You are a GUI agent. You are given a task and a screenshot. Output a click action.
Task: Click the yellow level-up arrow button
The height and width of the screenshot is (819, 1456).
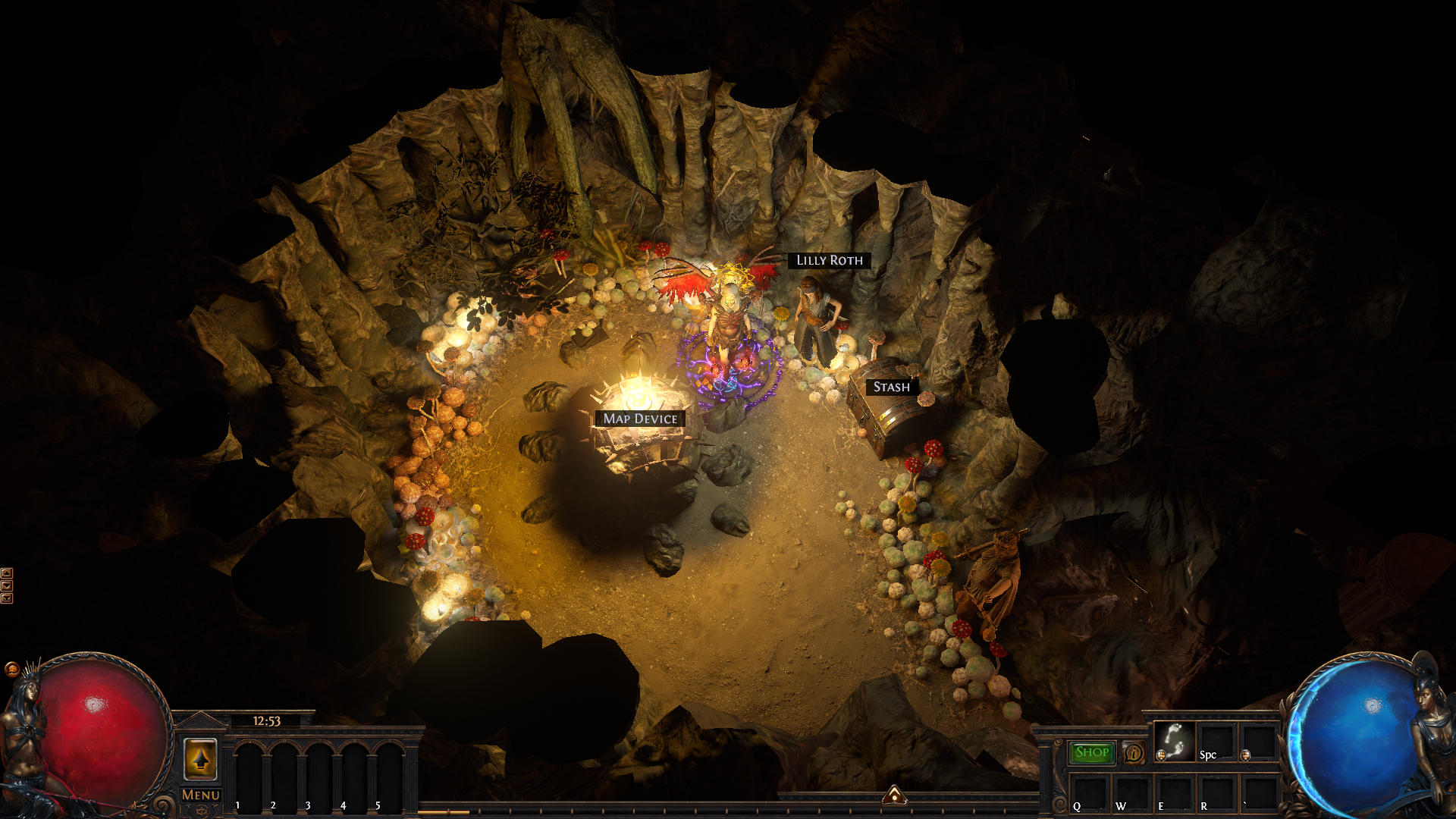click(x=200, y=758)
